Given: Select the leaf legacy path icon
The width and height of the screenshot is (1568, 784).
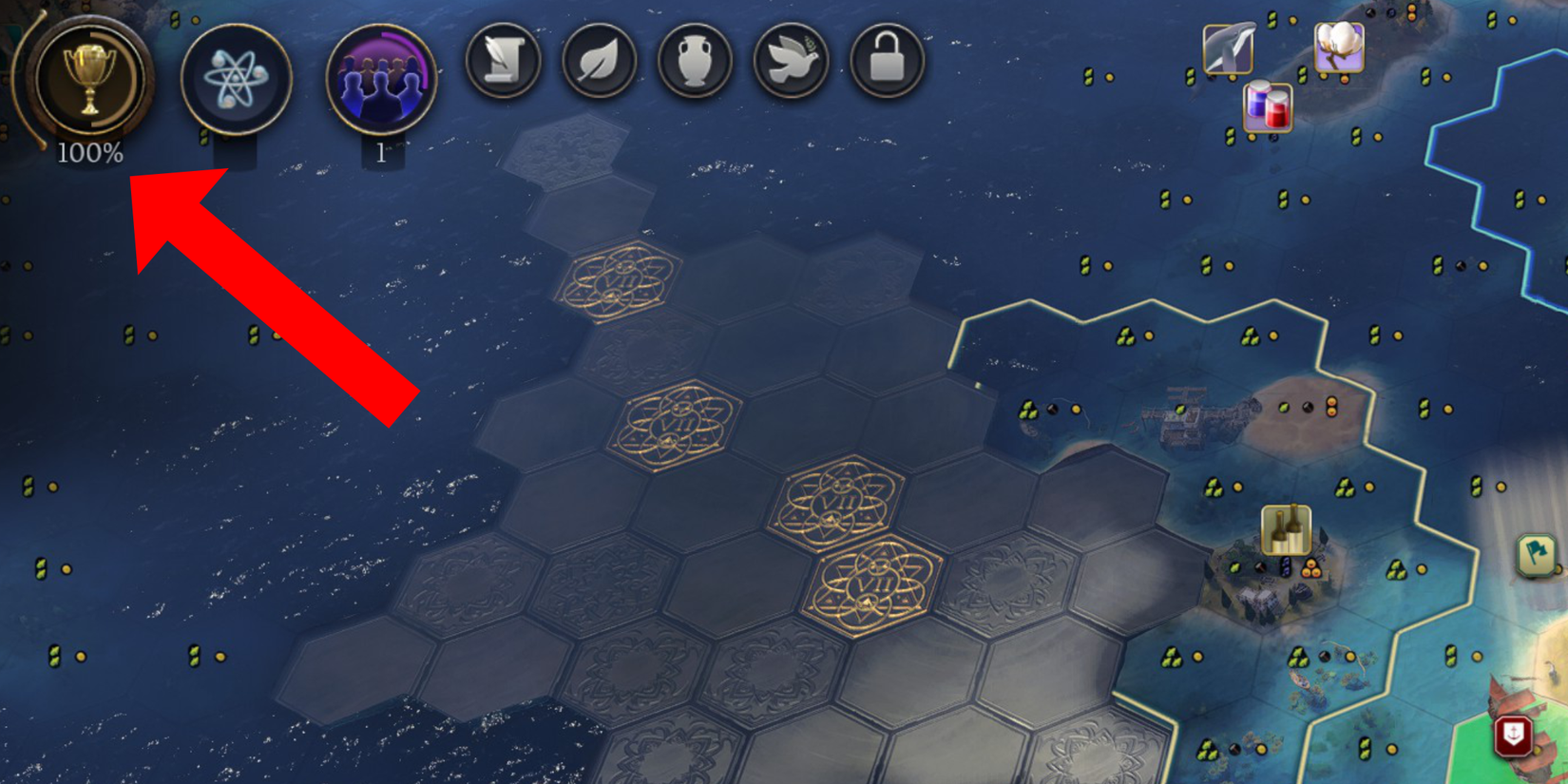Looking at the screenshot, I should point(600,60).
